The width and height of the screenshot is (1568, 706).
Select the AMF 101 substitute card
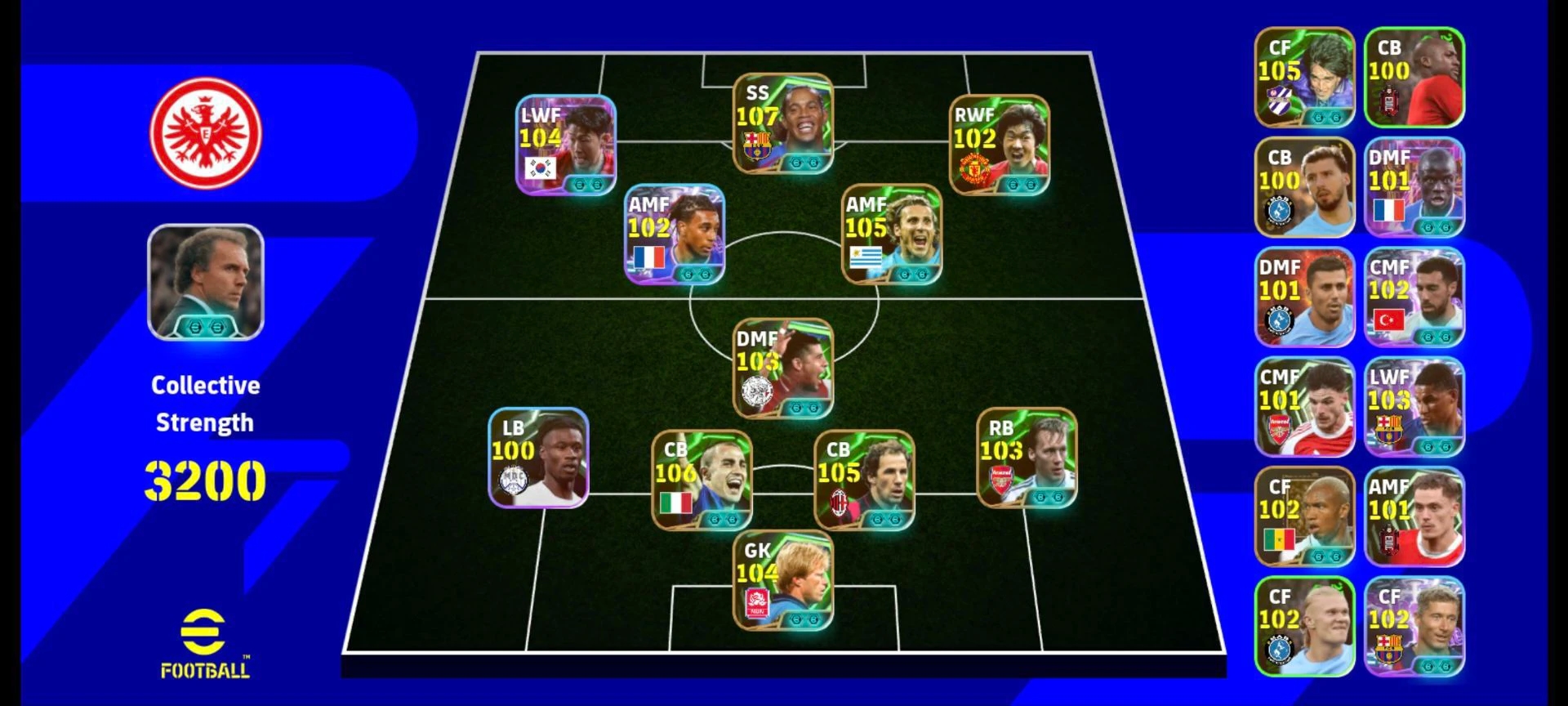click(1414, 516)
